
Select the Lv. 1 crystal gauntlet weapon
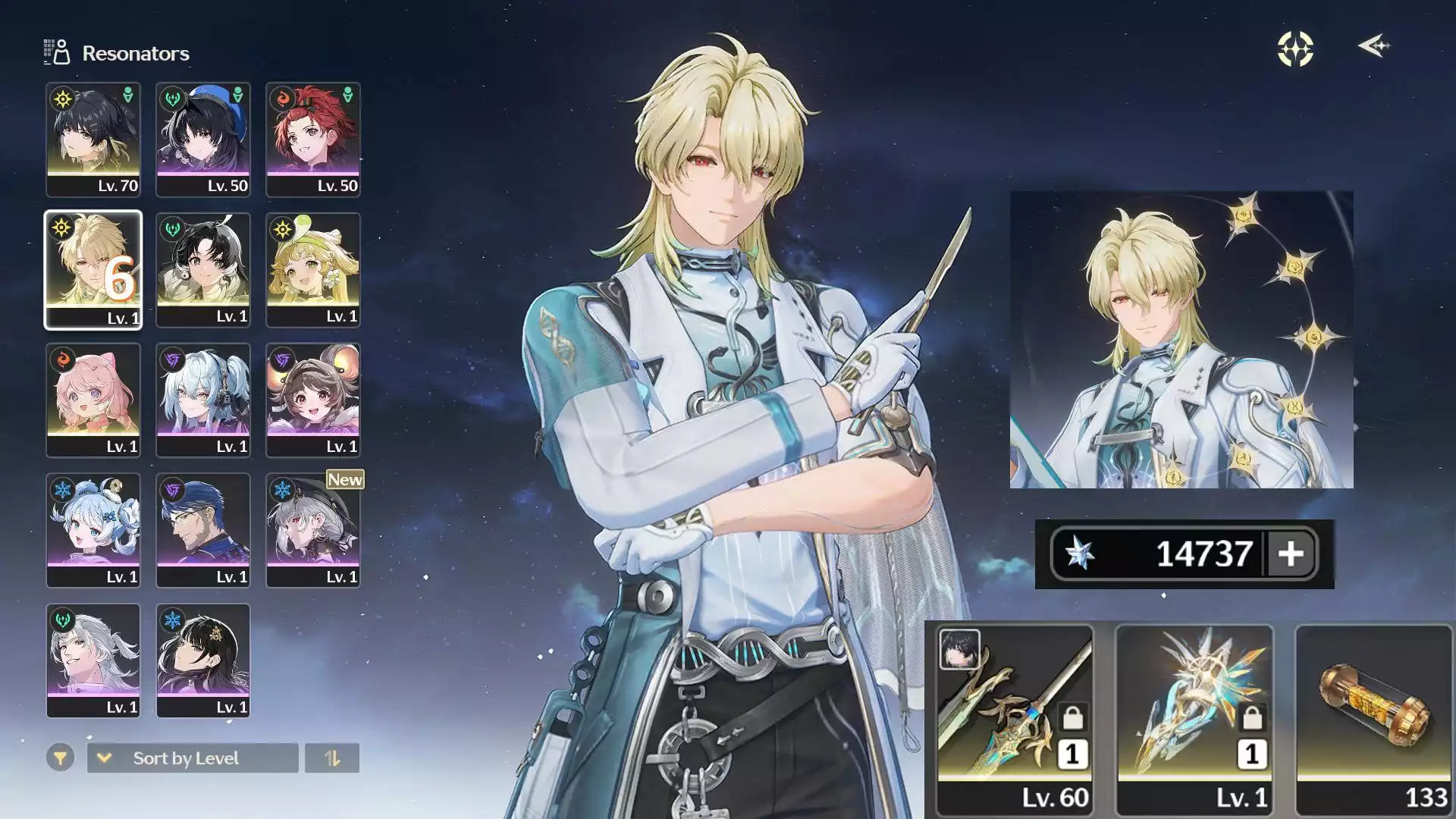click(x=1194, y=719)
